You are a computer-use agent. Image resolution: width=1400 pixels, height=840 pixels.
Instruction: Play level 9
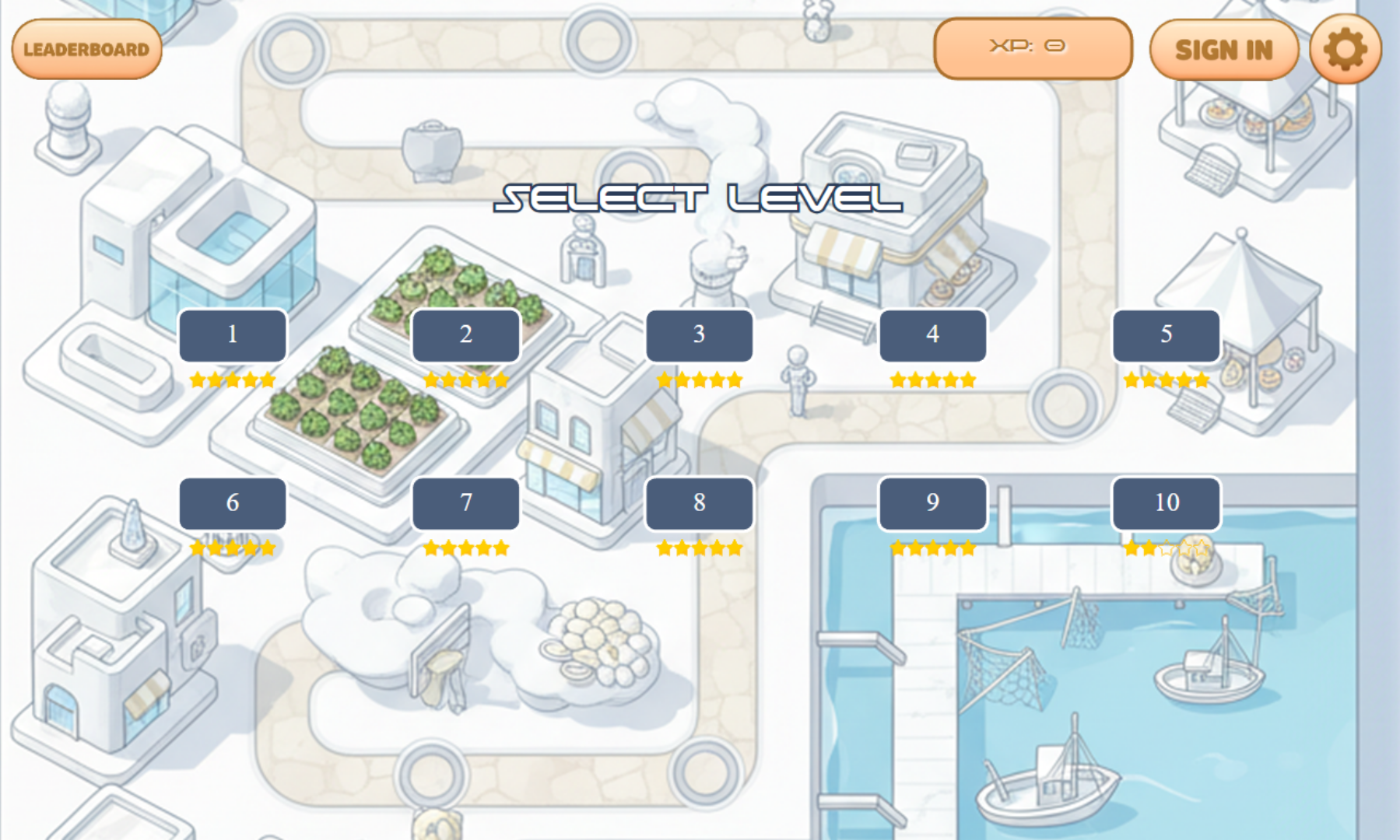click(932, 503)
